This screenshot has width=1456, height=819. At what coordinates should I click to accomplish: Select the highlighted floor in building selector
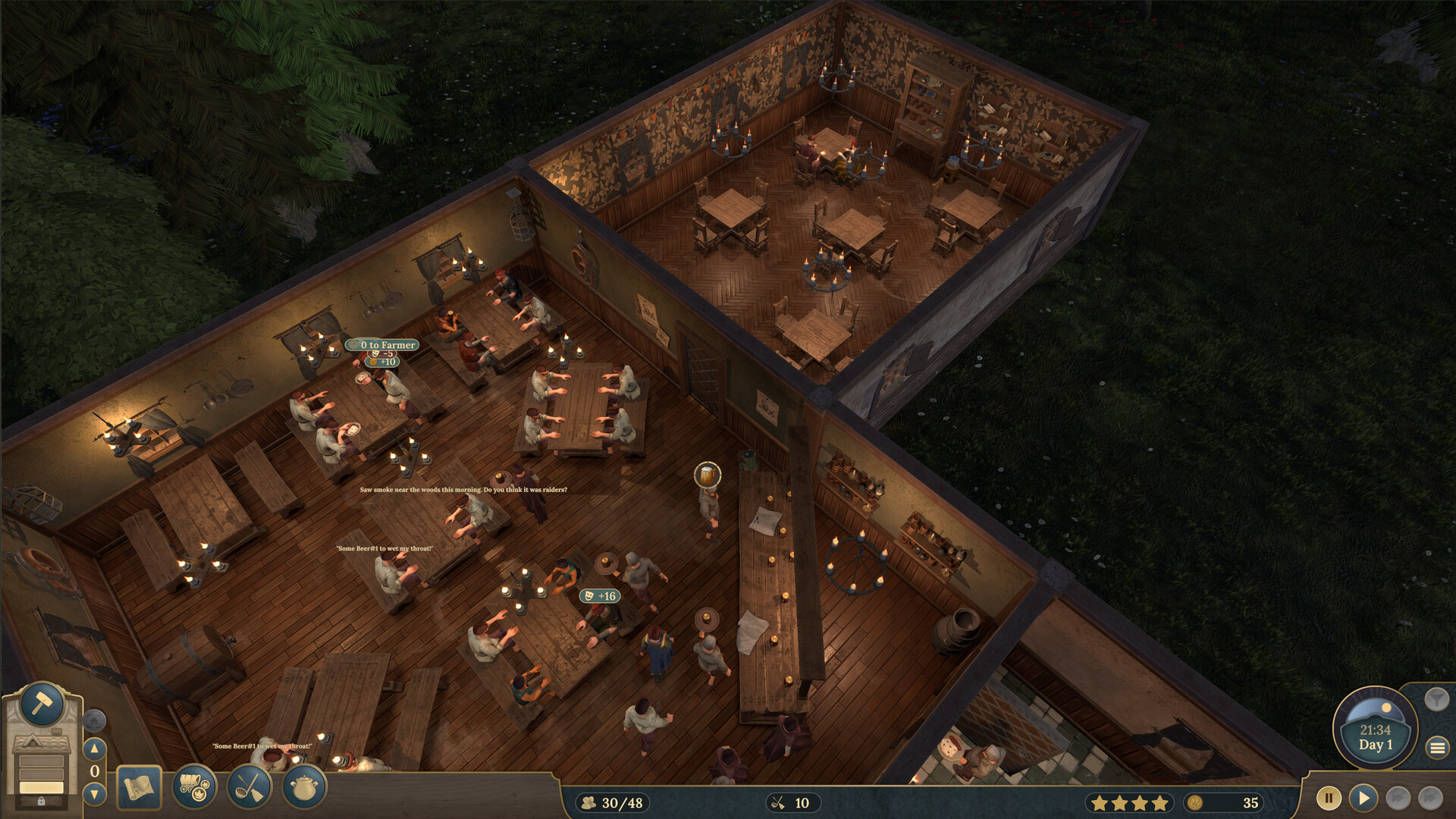point(42,788)
